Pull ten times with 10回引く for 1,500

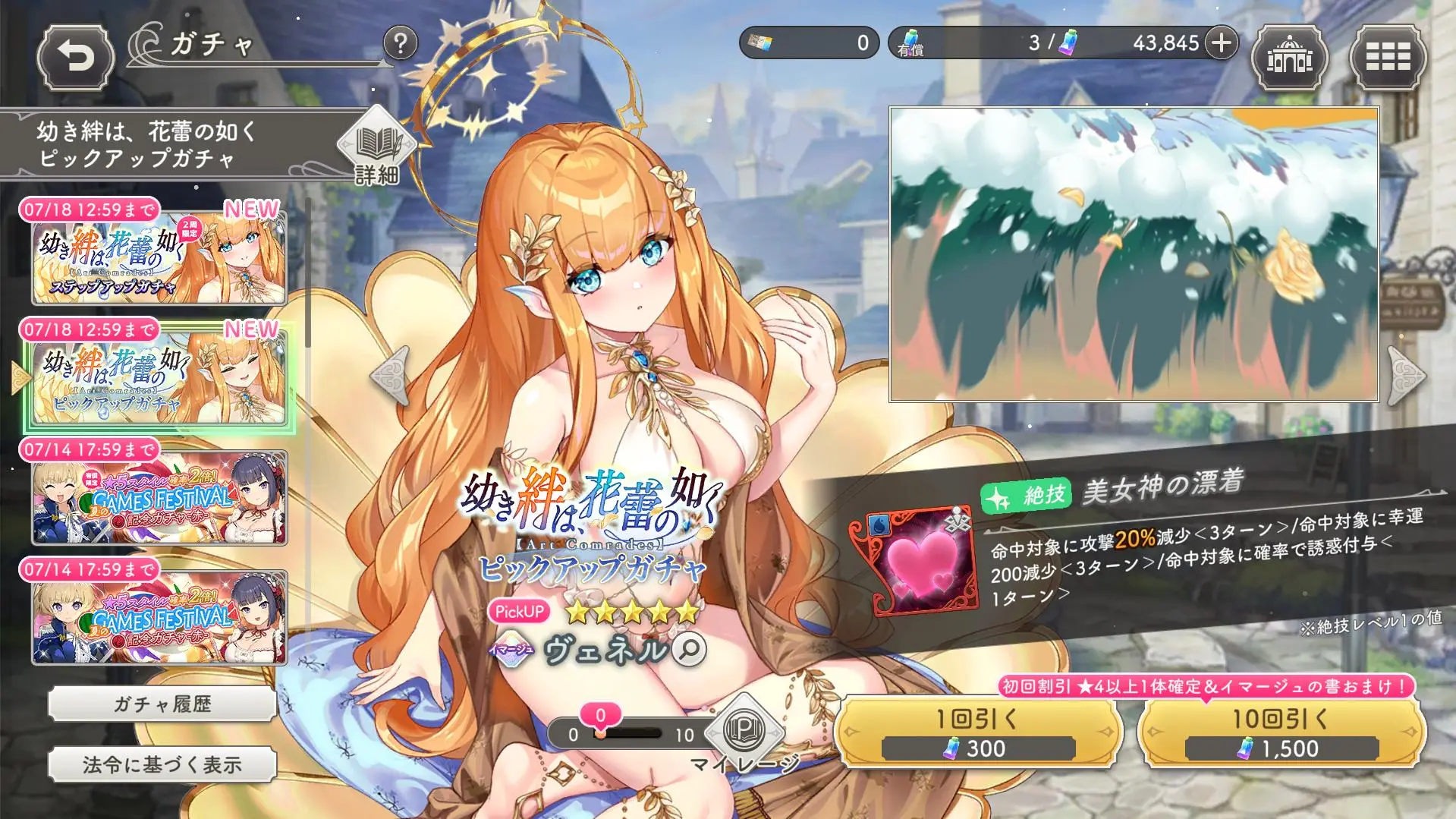(x=1281, y=732)
